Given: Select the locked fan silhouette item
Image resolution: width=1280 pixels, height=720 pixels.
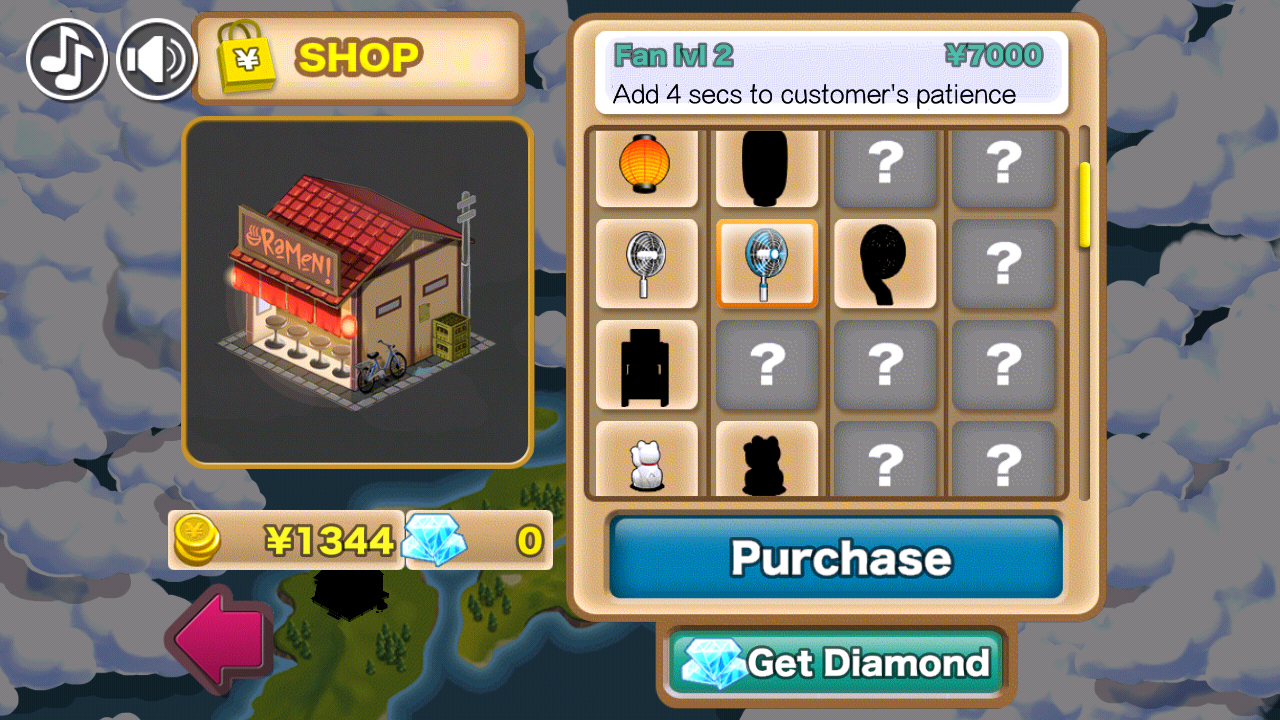Looking at the screenshot, I should (885, 264).
